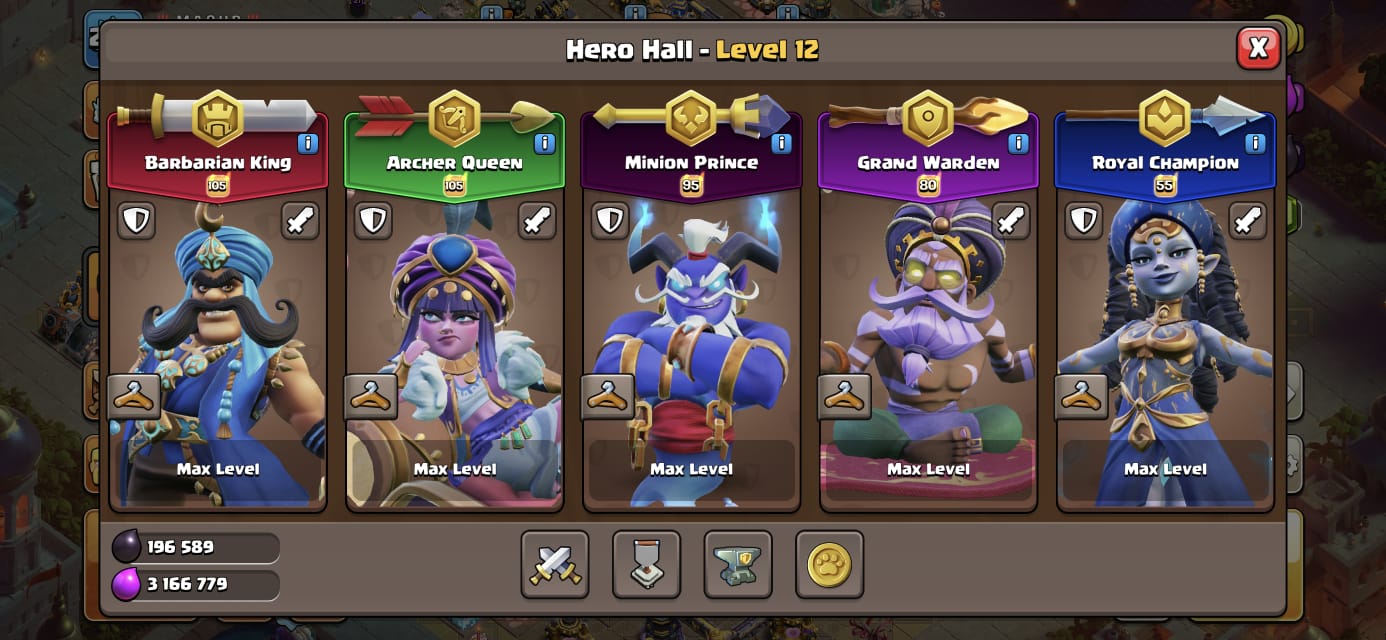Open Royal Champion skin wardrobe
This screenshot has width=1386, height=640.
(x=1081, y=397)
